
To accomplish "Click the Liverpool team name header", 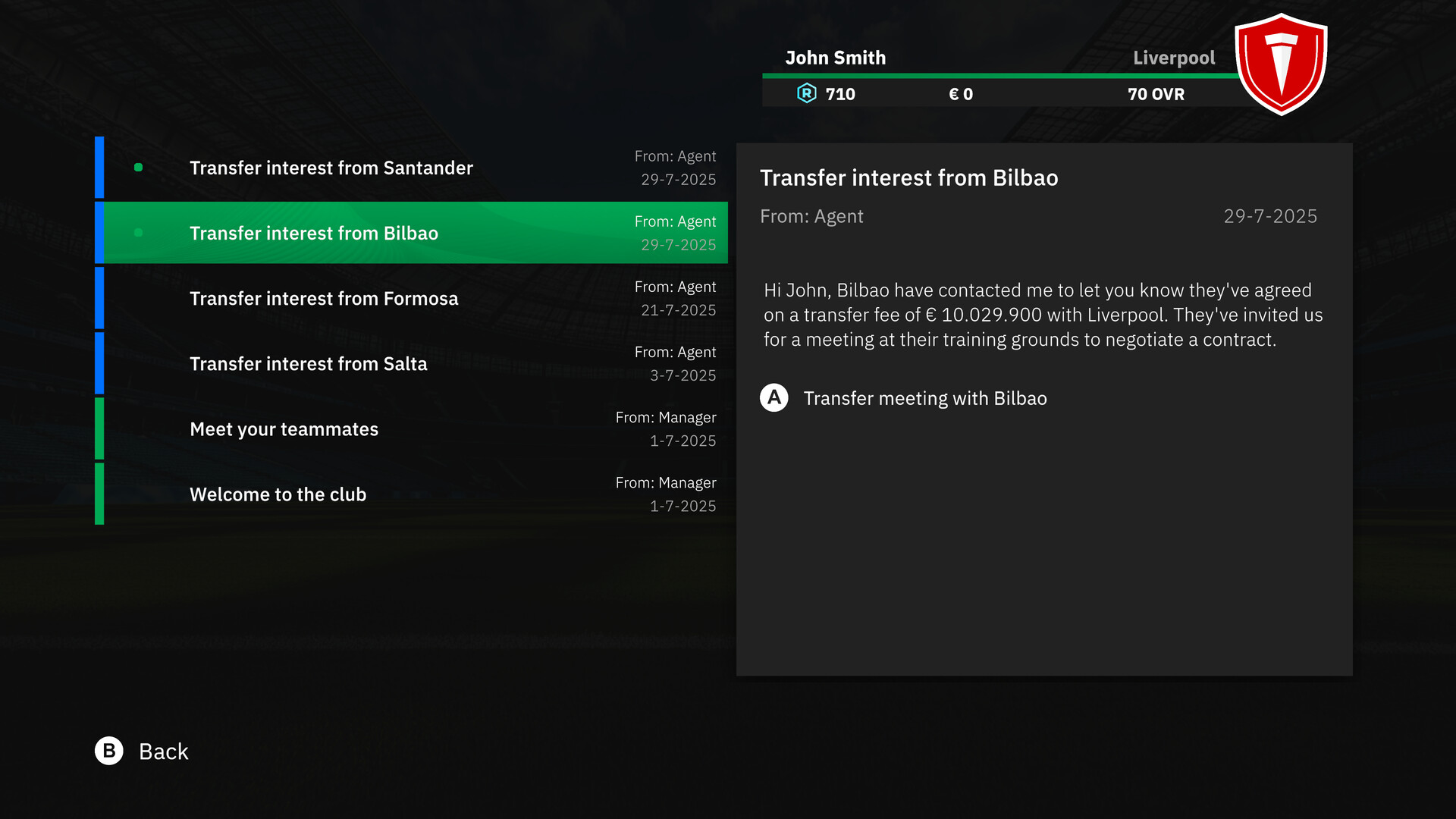I will tap(1174, 58).
